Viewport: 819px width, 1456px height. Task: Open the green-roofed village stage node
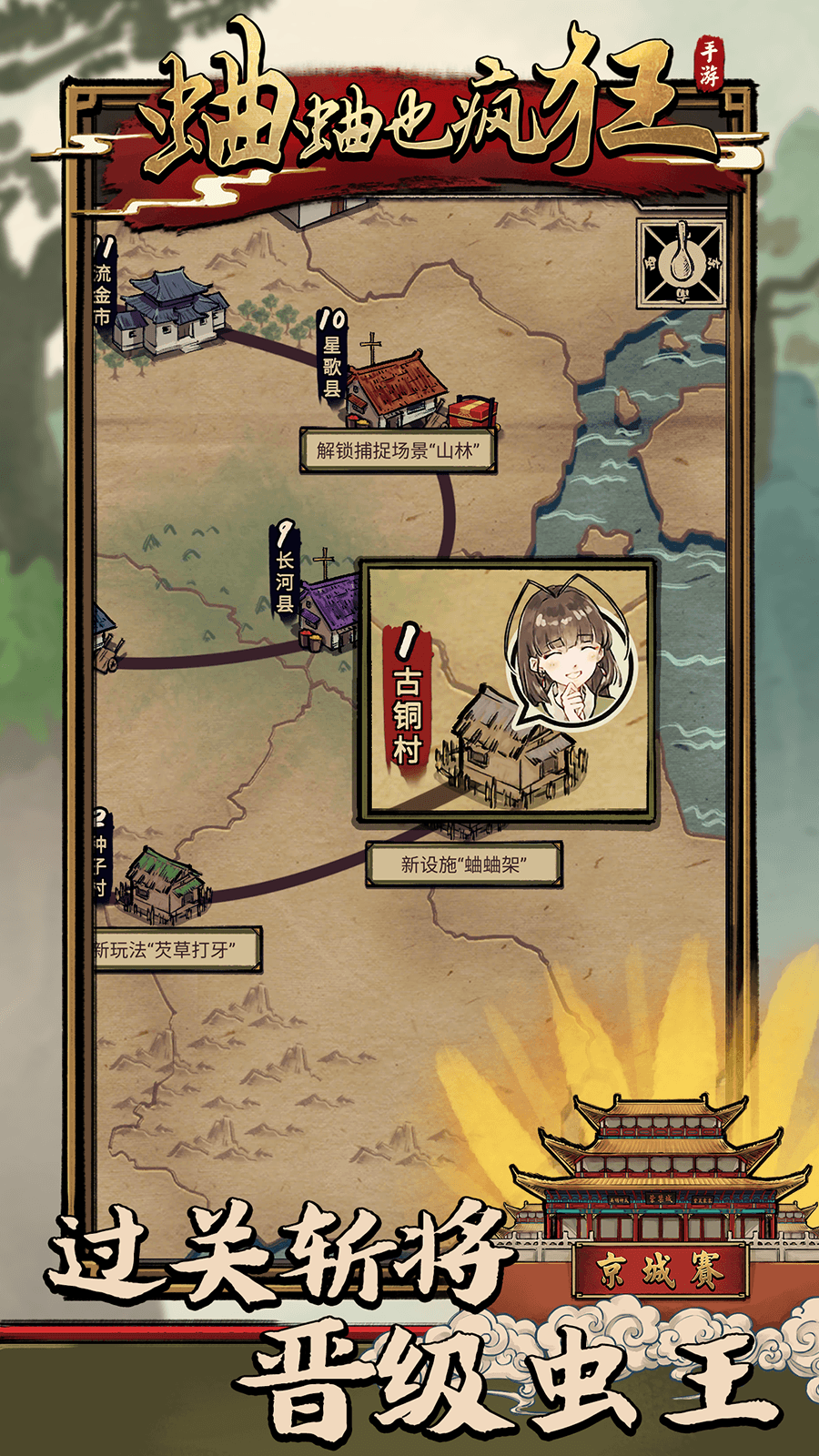pos(165,885)
